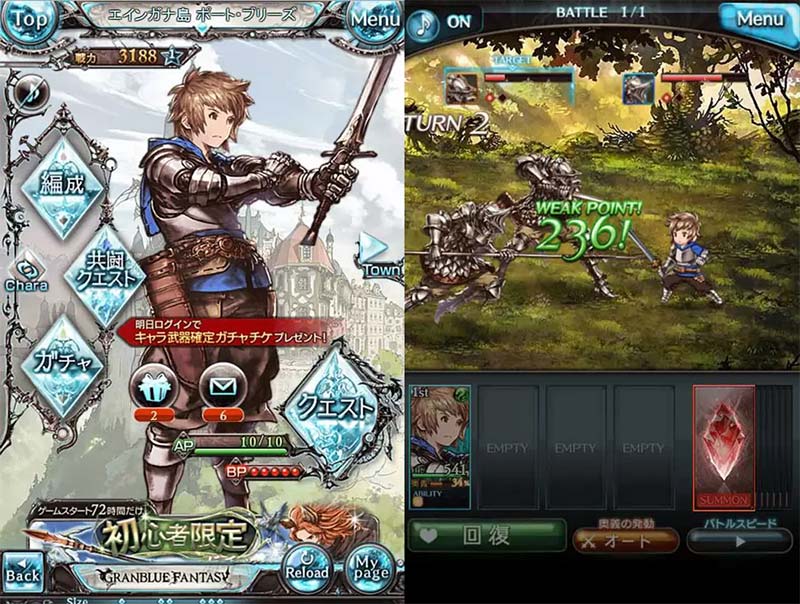Start the クエスト quest menu
The width and height of the screenshot is (800, 604).
tap(332, 408)
